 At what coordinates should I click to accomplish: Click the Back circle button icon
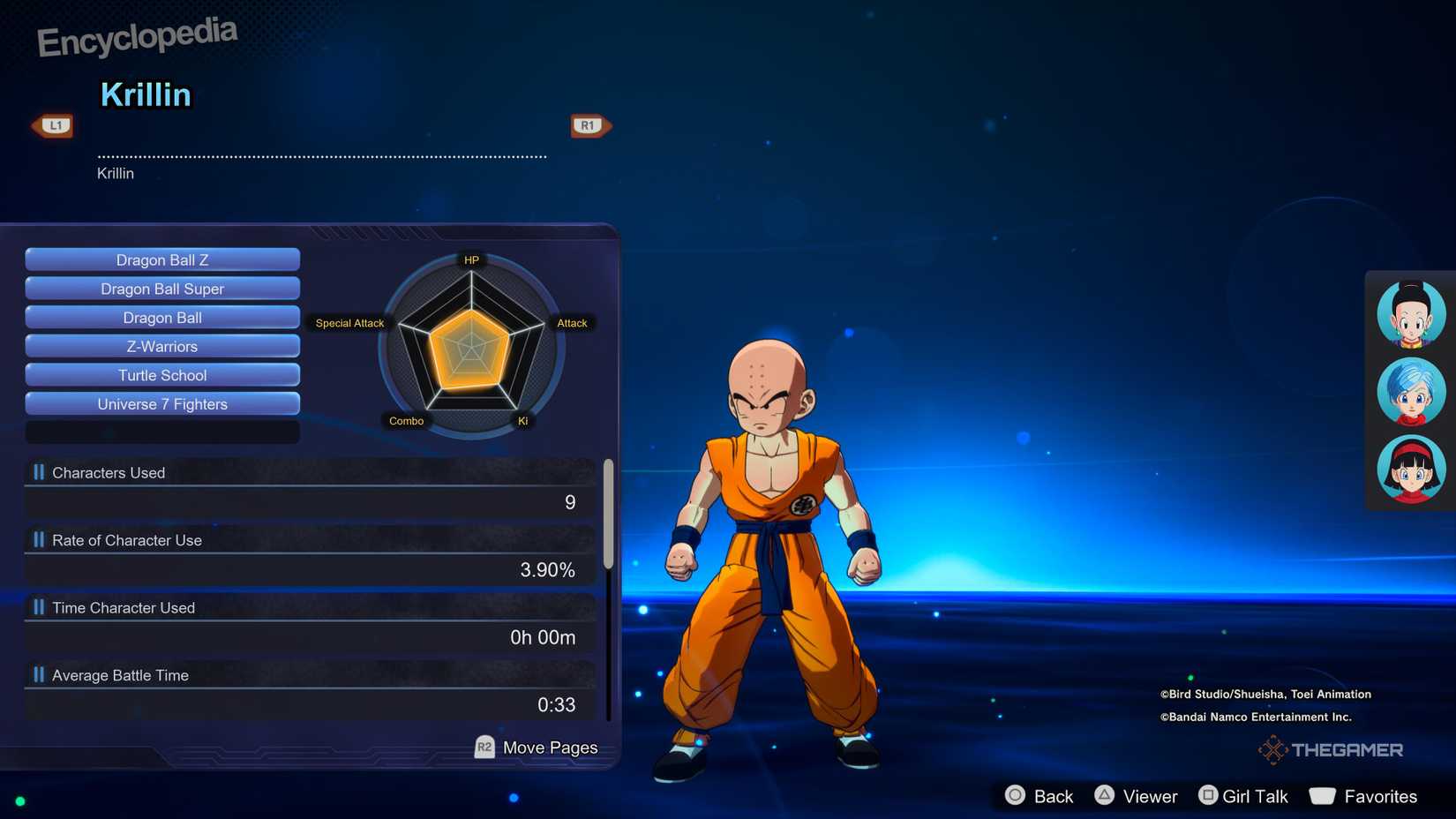(x=1015, y=795)
